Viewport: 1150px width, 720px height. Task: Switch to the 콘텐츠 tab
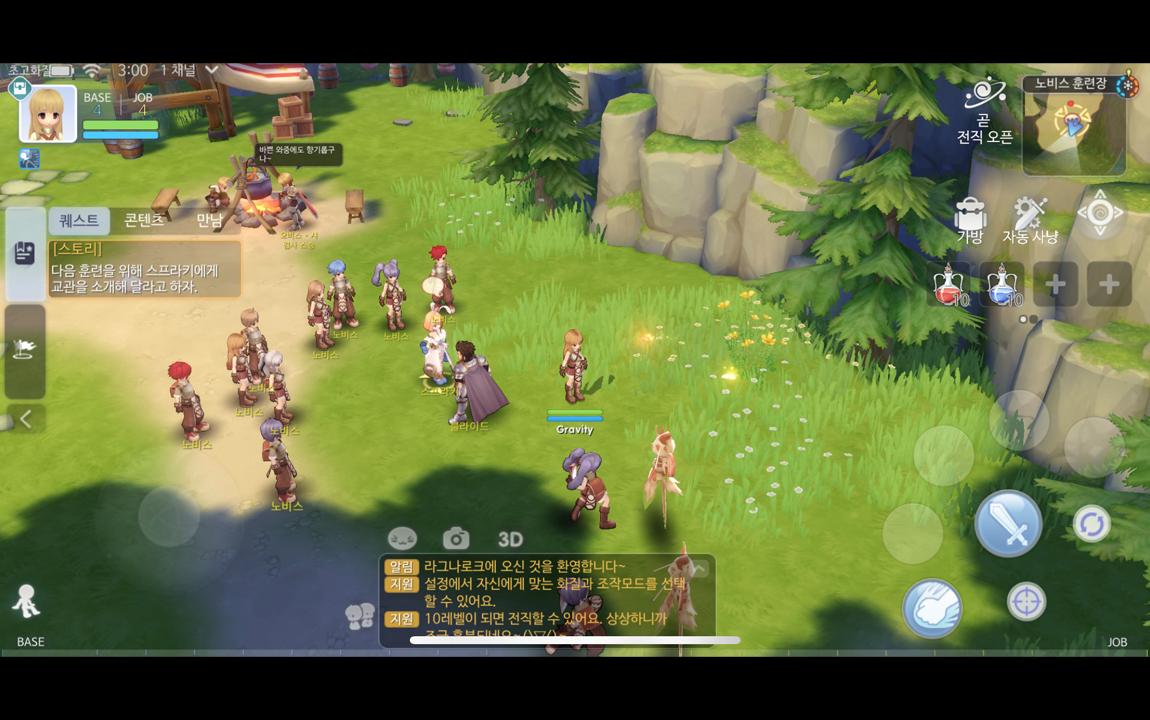[144, 221]
